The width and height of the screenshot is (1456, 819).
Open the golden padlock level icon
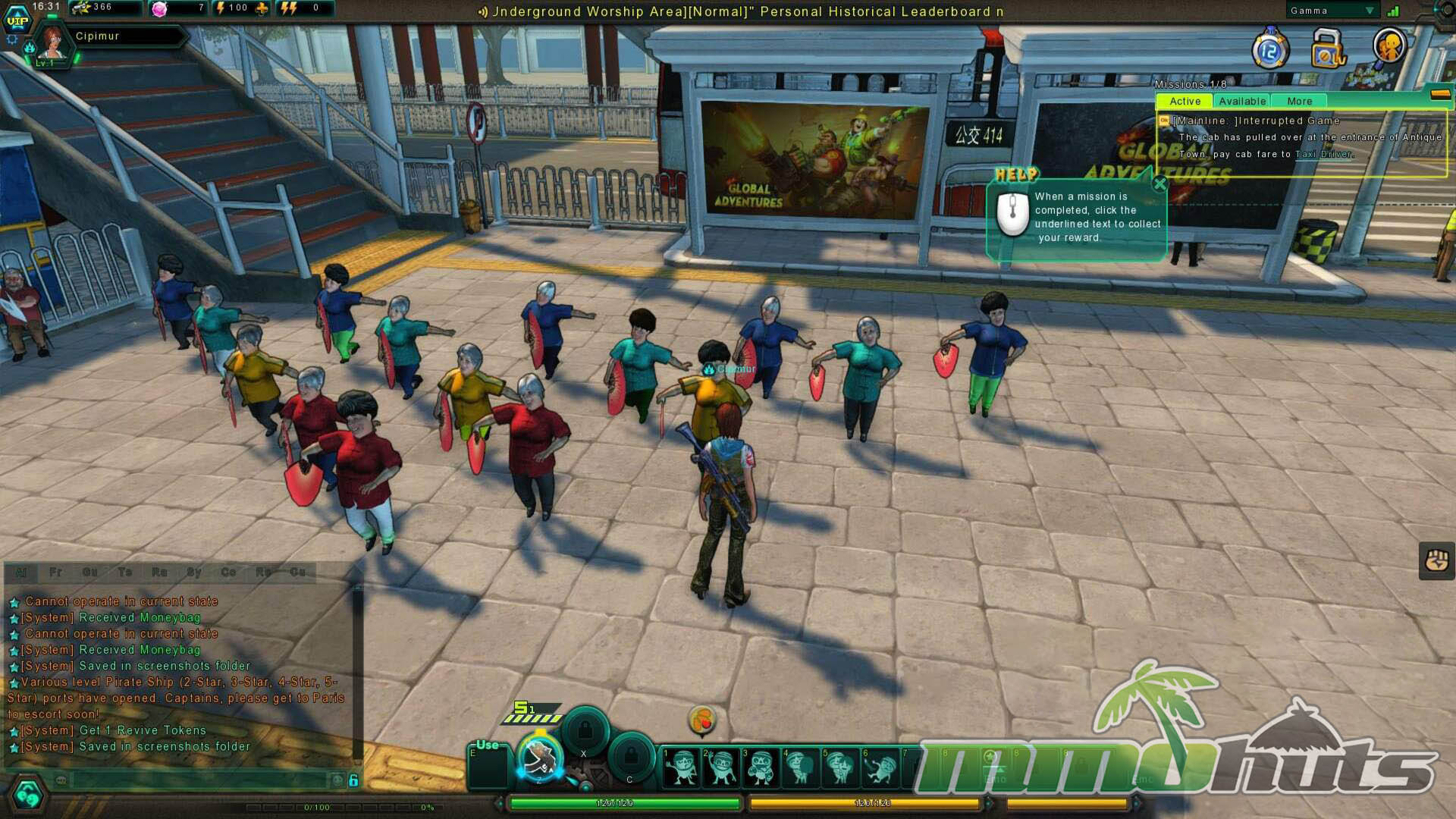[x=1327, y=49]
